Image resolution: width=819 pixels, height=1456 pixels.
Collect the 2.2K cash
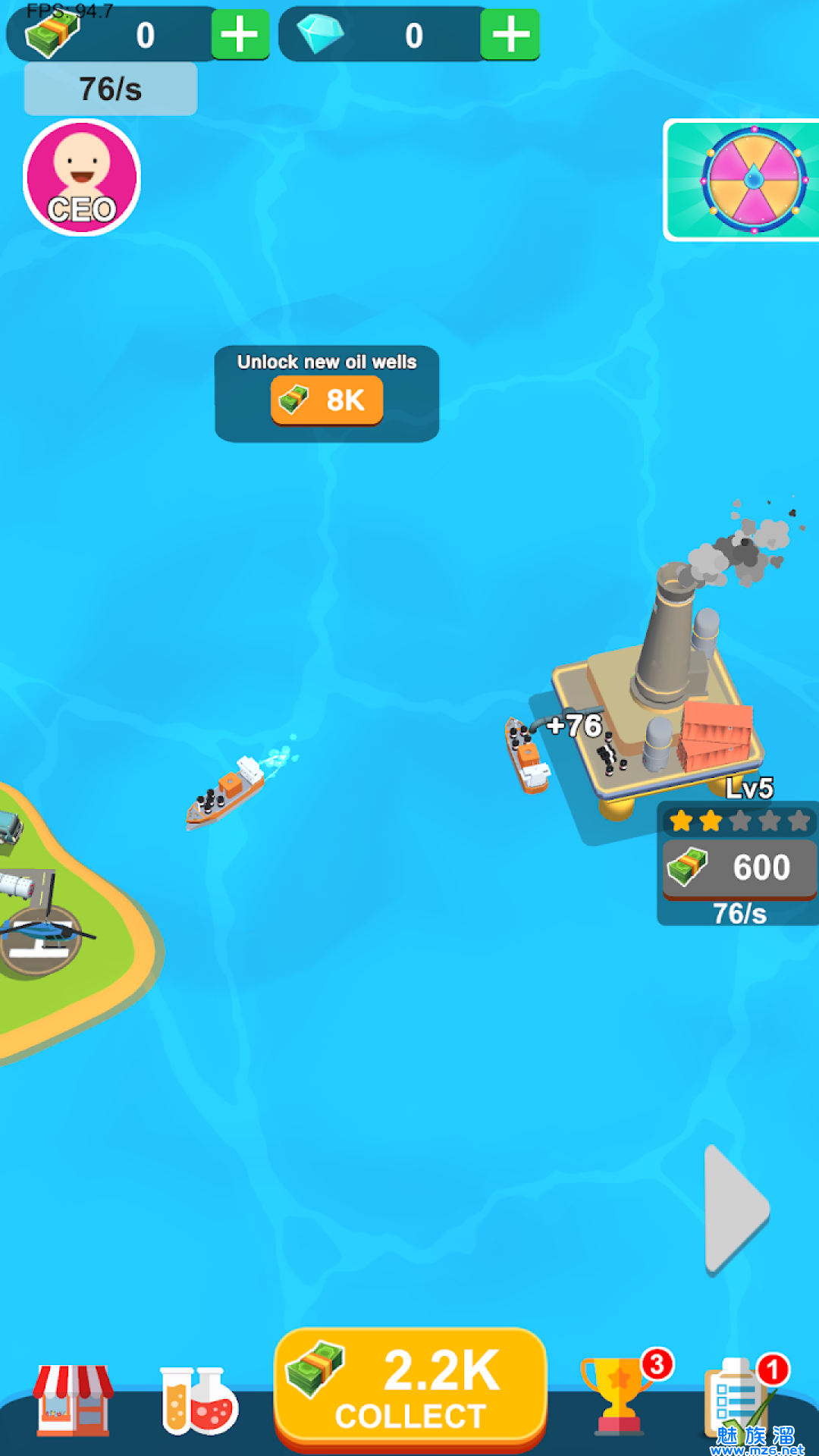[410, 1388]
